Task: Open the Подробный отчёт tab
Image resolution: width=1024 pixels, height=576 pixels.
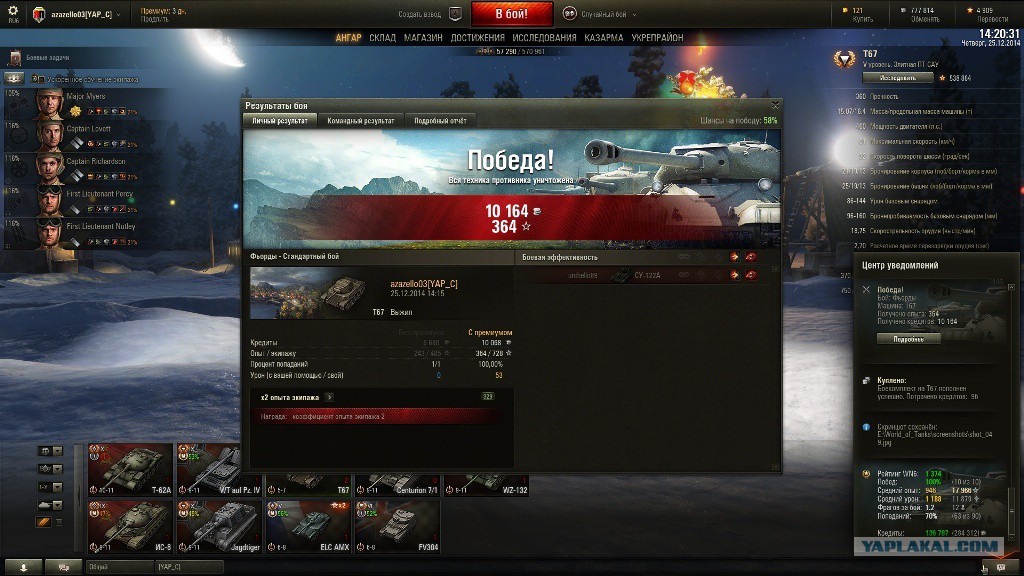Action: (440, 120)
